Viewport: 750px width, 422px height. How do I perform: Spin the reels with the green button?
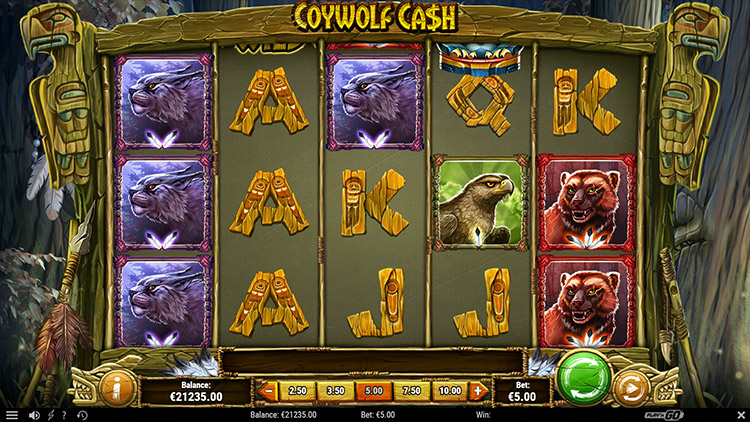[585, 375]
